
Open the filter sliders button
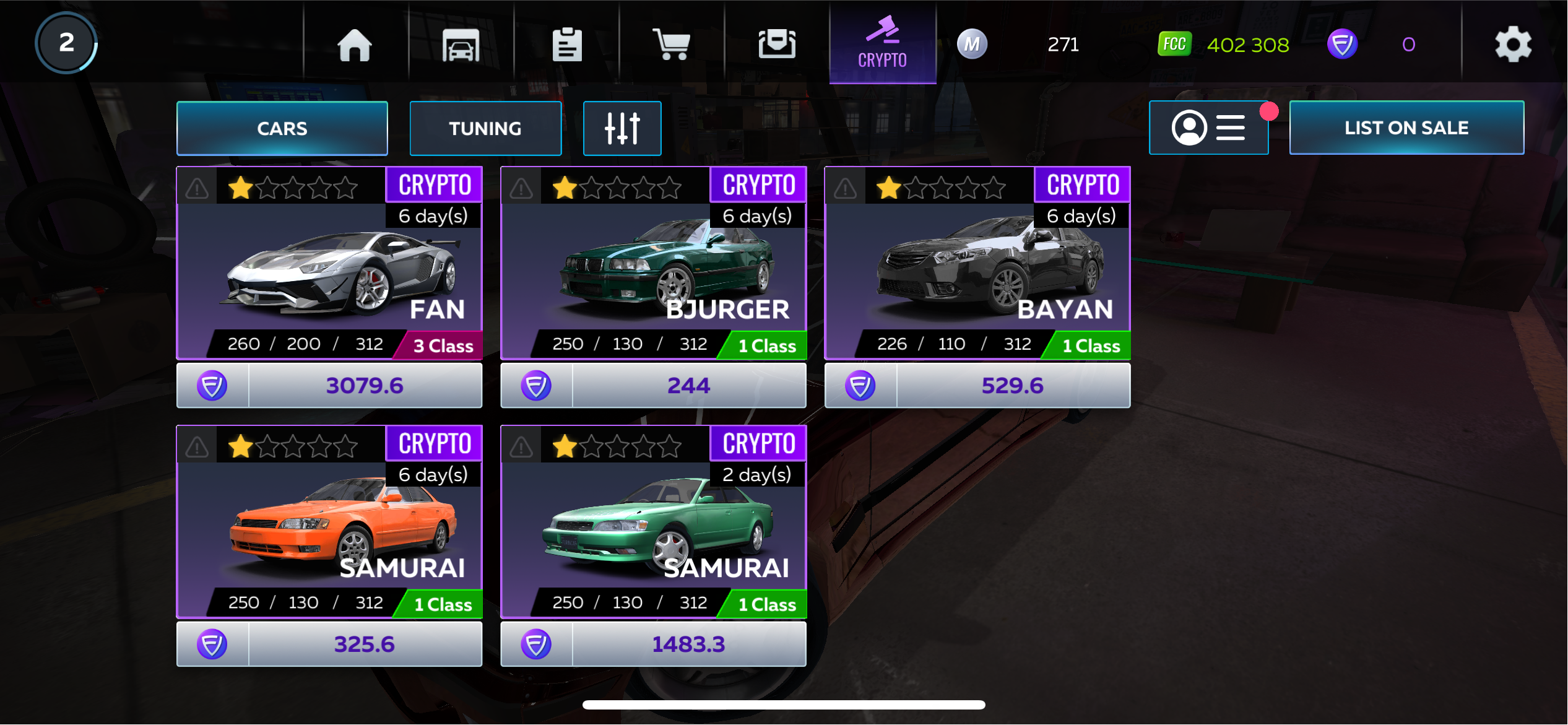tap(622, 128)
